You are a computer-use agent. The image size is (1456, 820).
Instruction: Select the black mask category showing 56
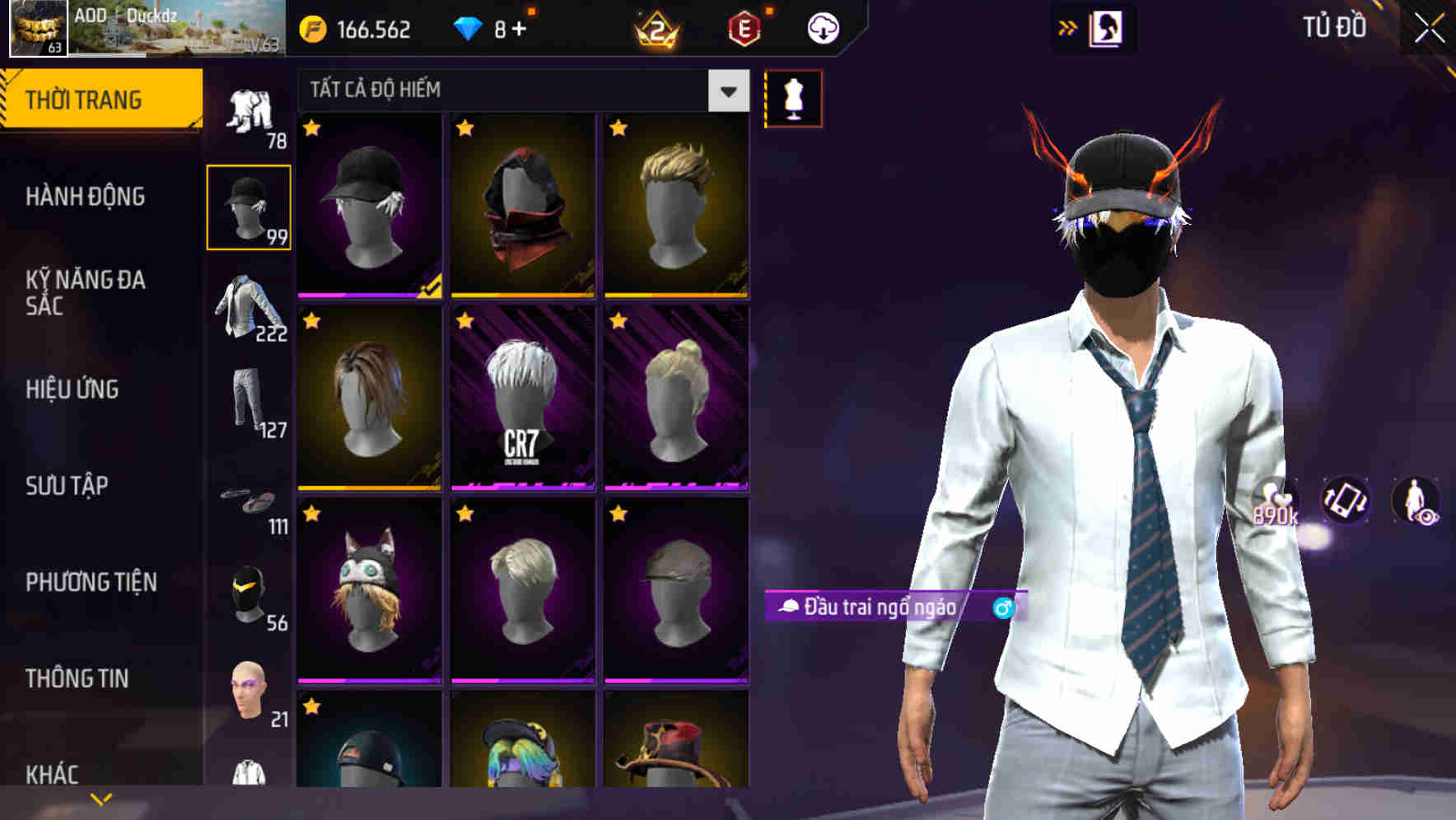point(249,593)
